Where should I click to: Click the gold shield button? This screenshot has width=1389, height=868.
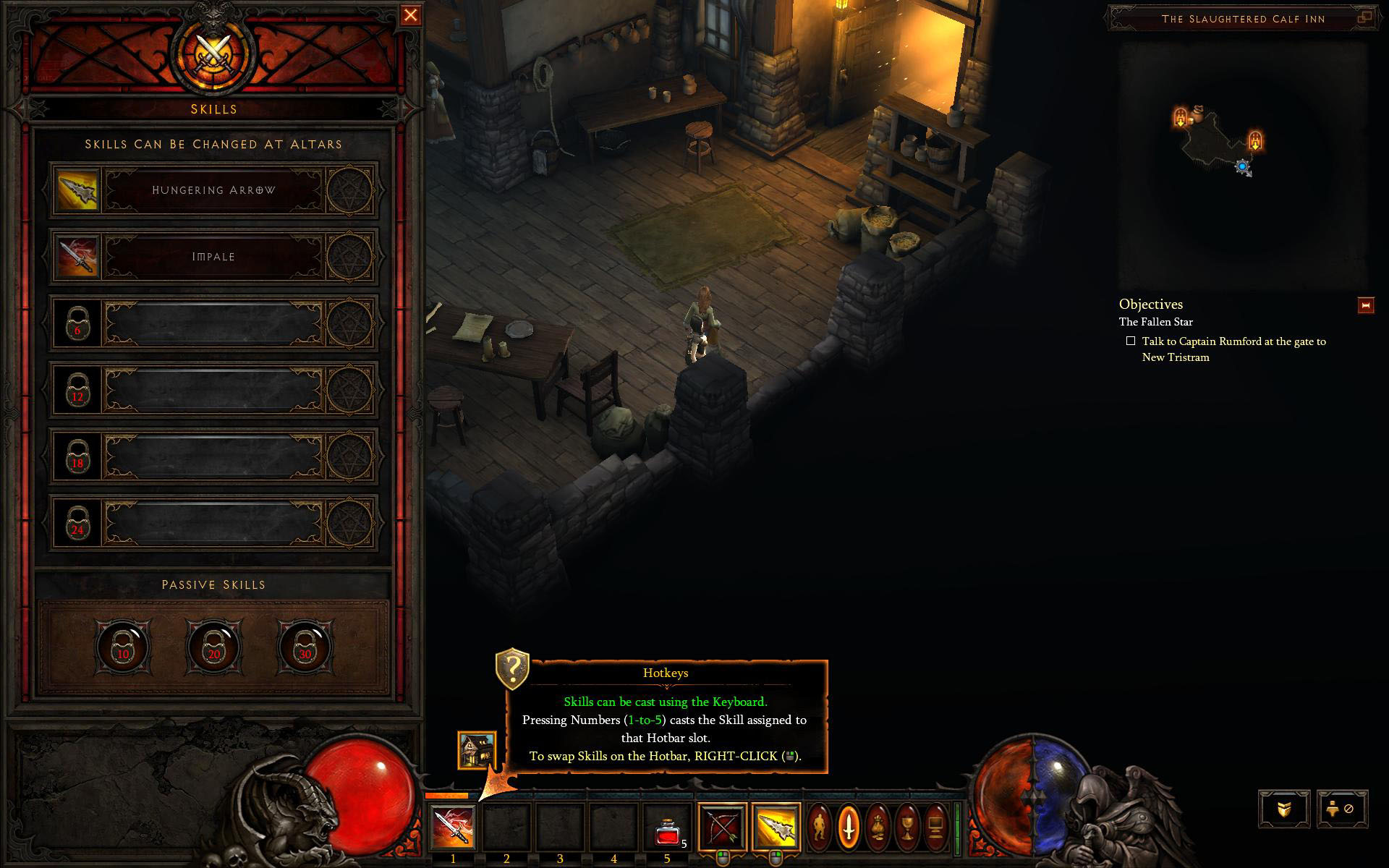point(1284,809)
